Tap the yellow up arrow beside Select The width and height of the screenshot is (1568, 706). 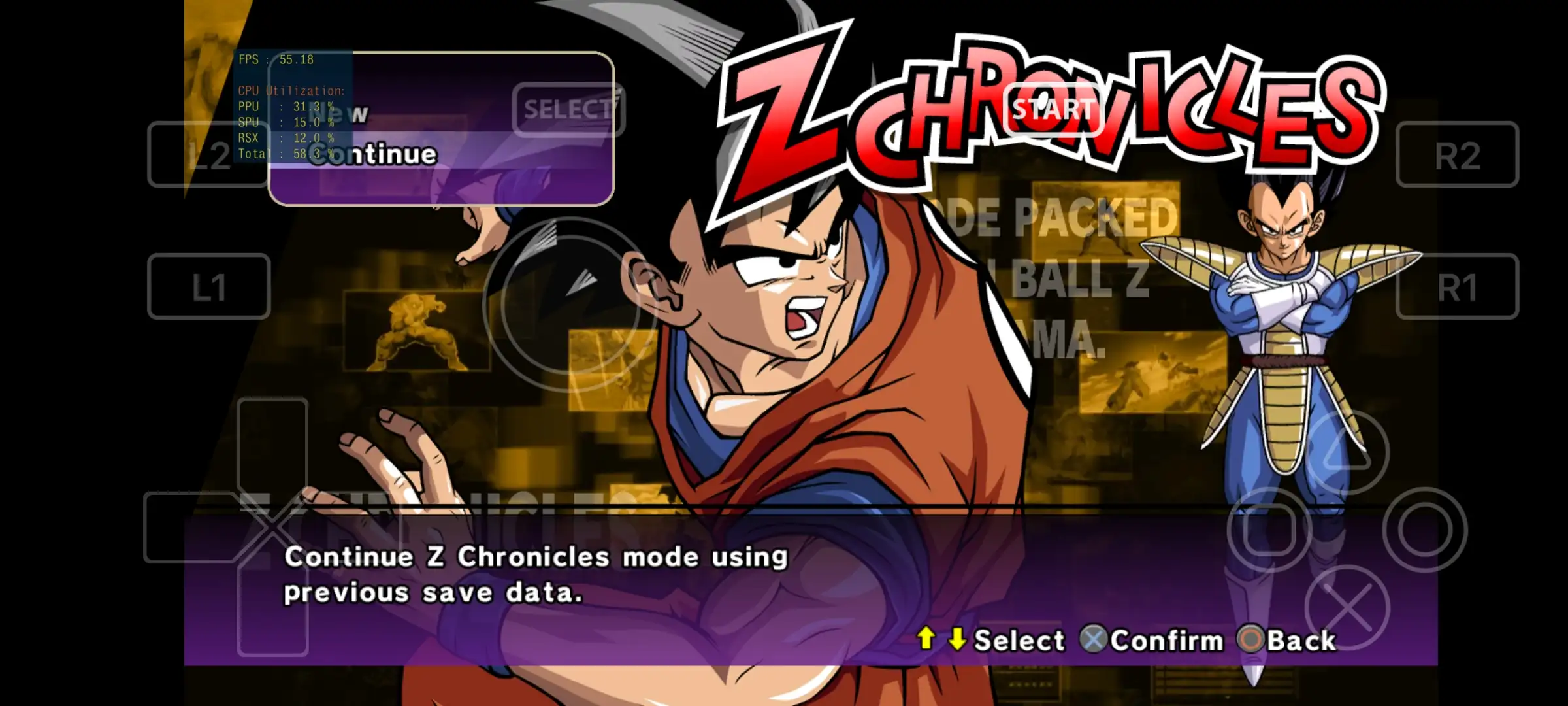tap(926, 639)
